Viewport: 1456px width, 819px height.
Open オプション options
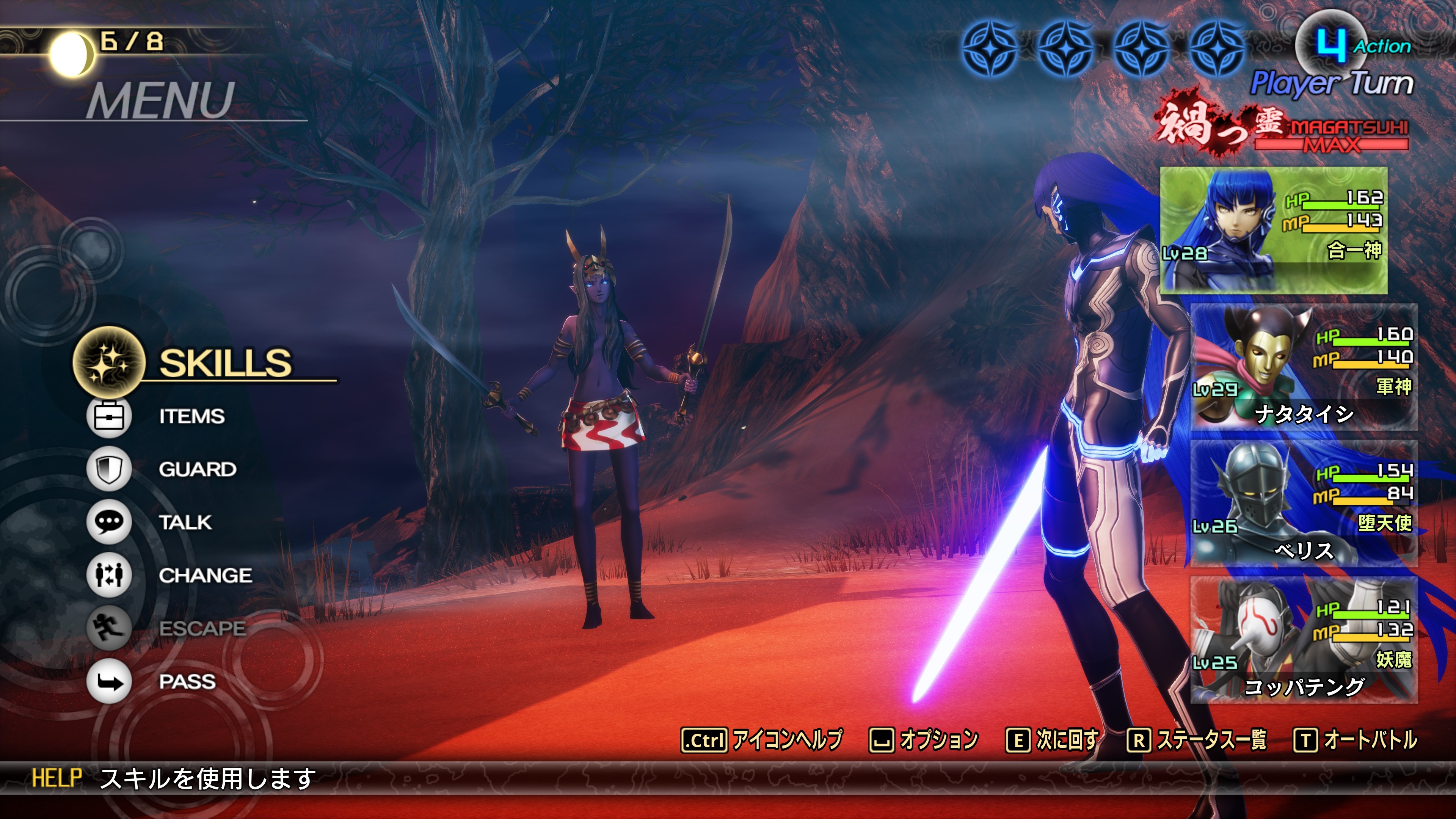pos(938,740)
